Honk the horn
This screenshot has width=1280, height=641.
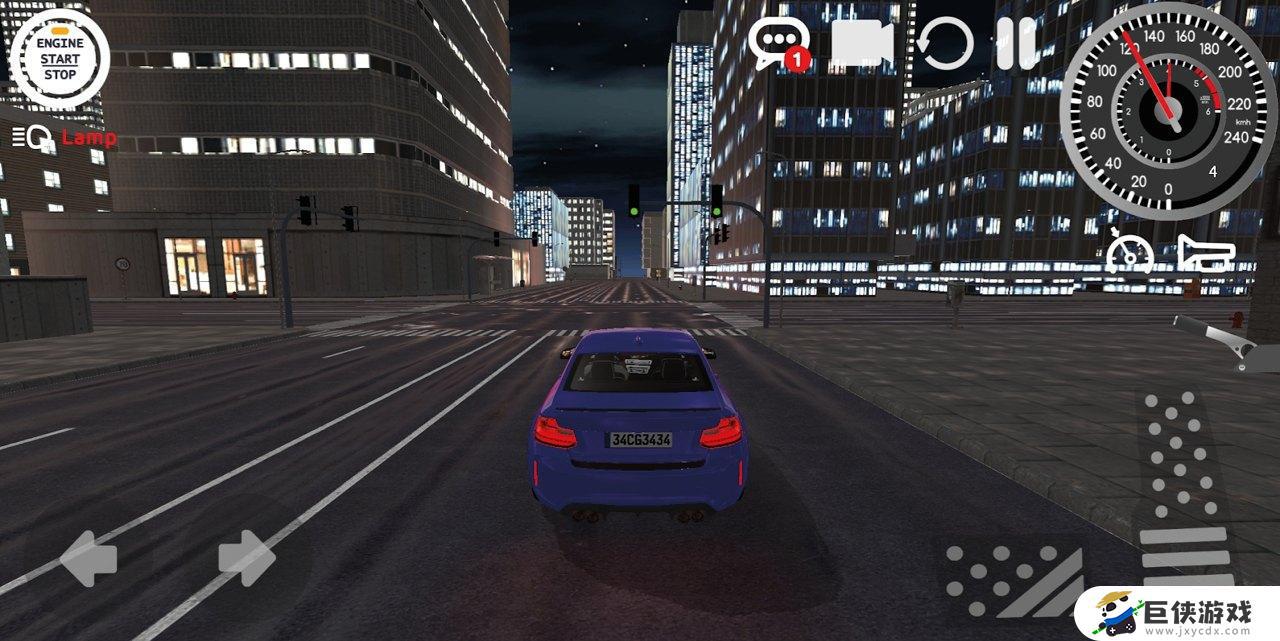(x=1205, y=253)
